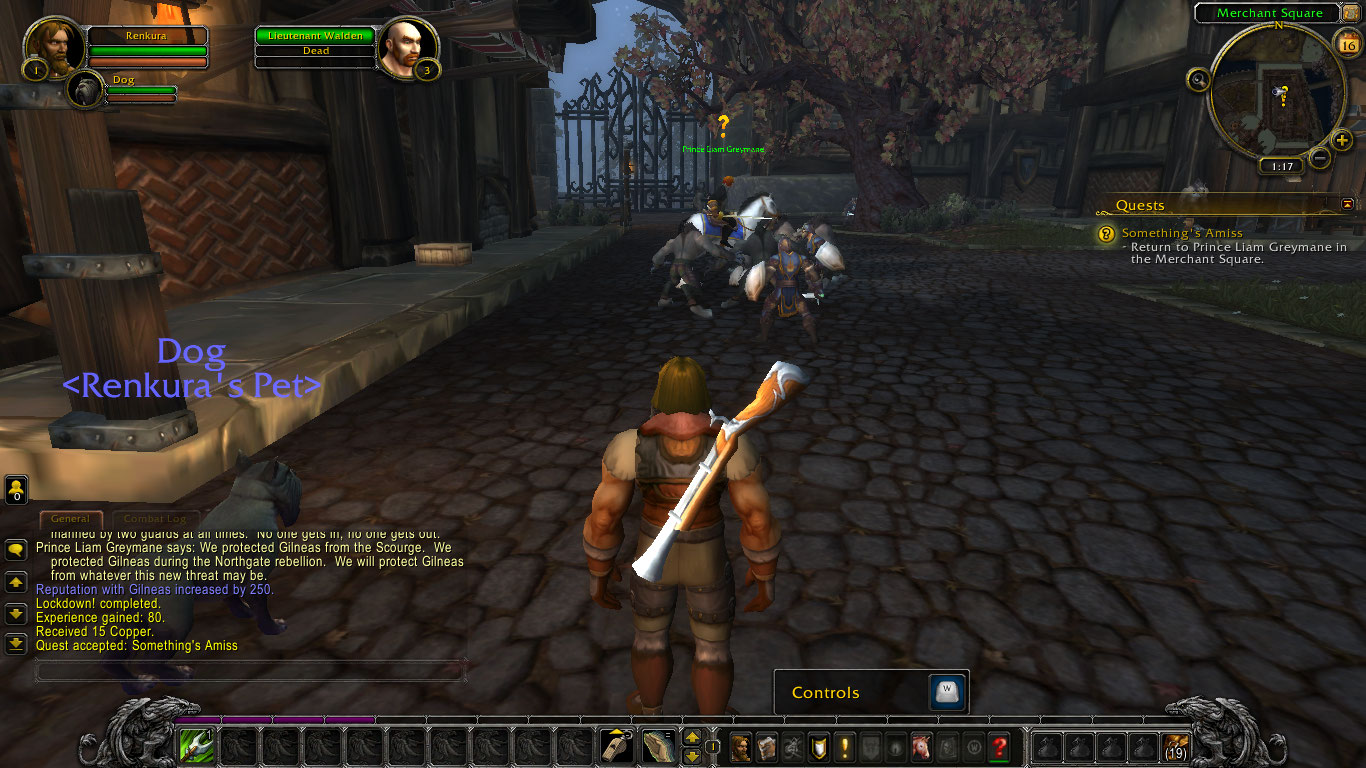Use the whistle pet ability on the bar
Image resolution: width=1366 pixels, height=768 pixels.
[617, 746]
